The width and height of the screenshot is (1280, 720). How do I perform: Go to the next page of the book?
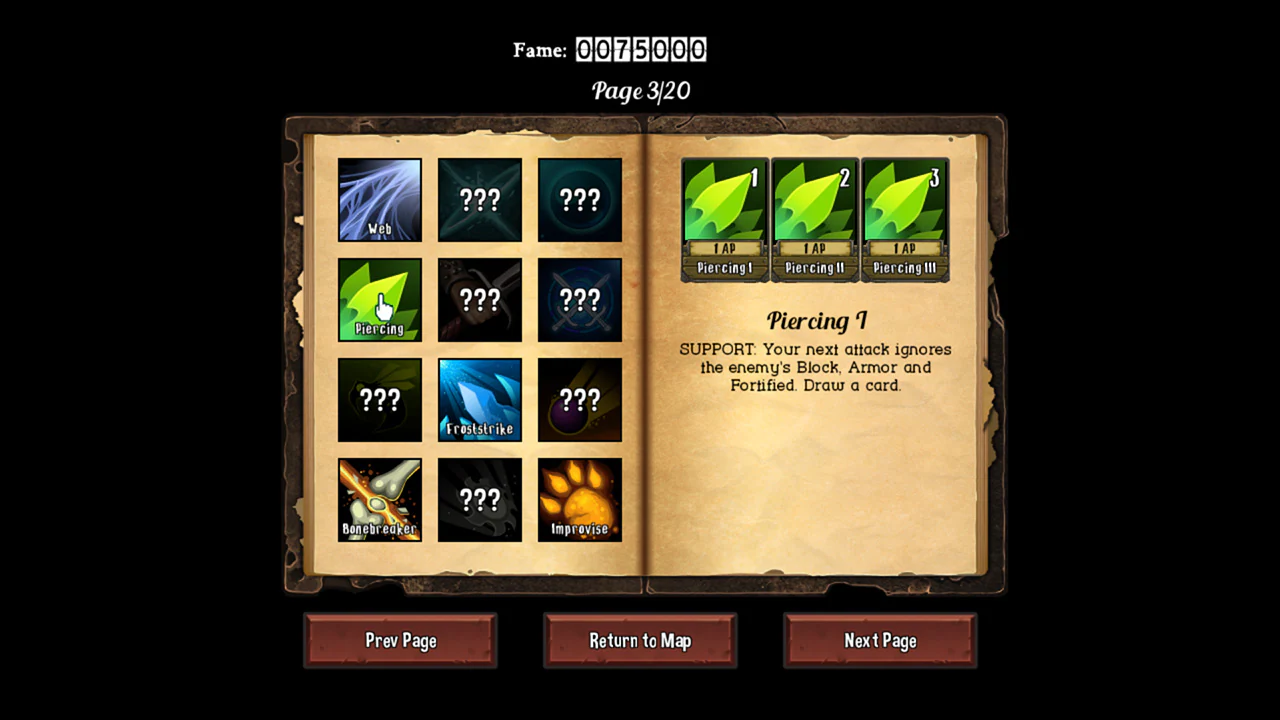click(880, 640)
